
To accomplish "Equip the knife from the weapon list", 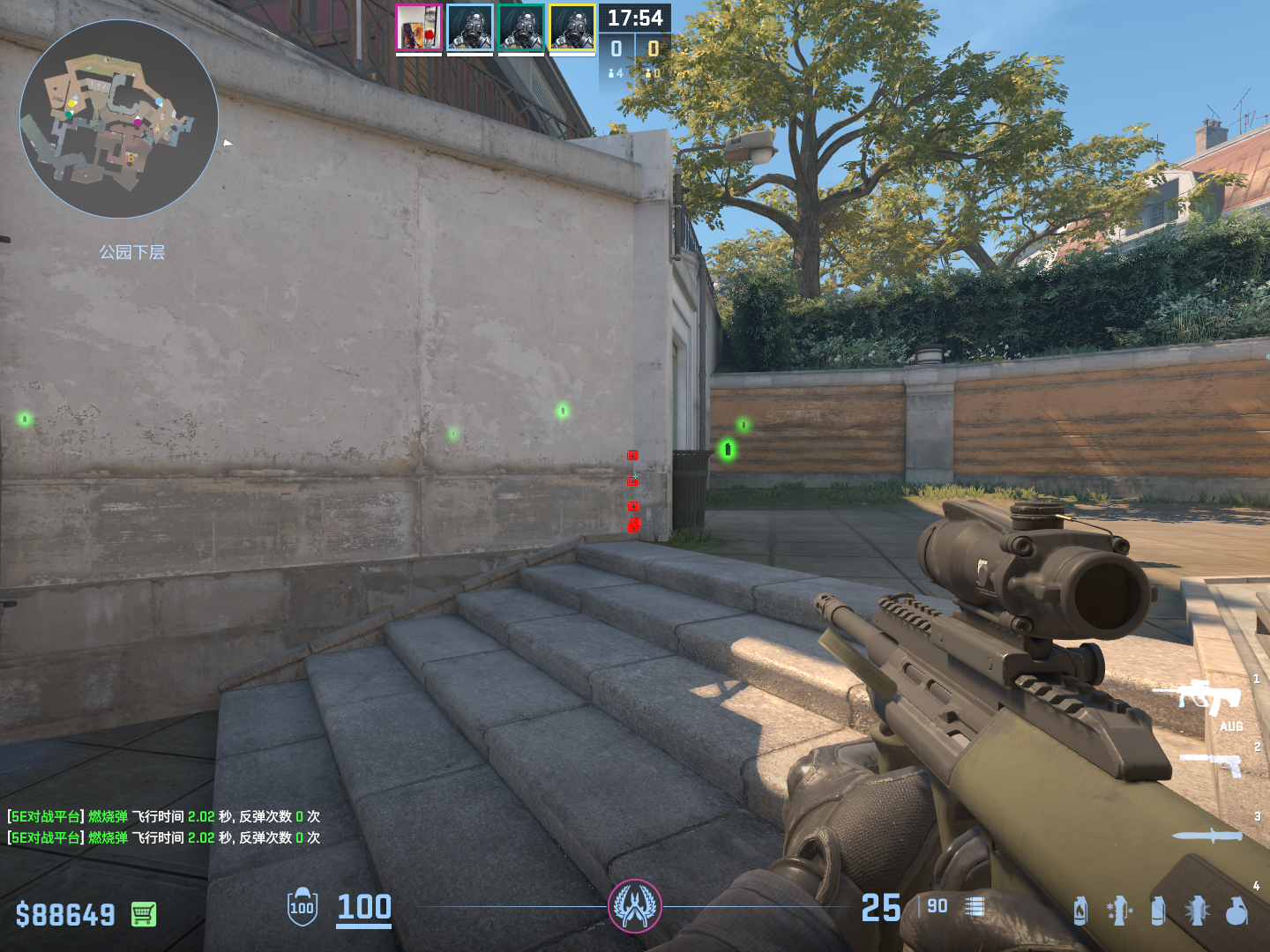I will tap(1208, 836).
